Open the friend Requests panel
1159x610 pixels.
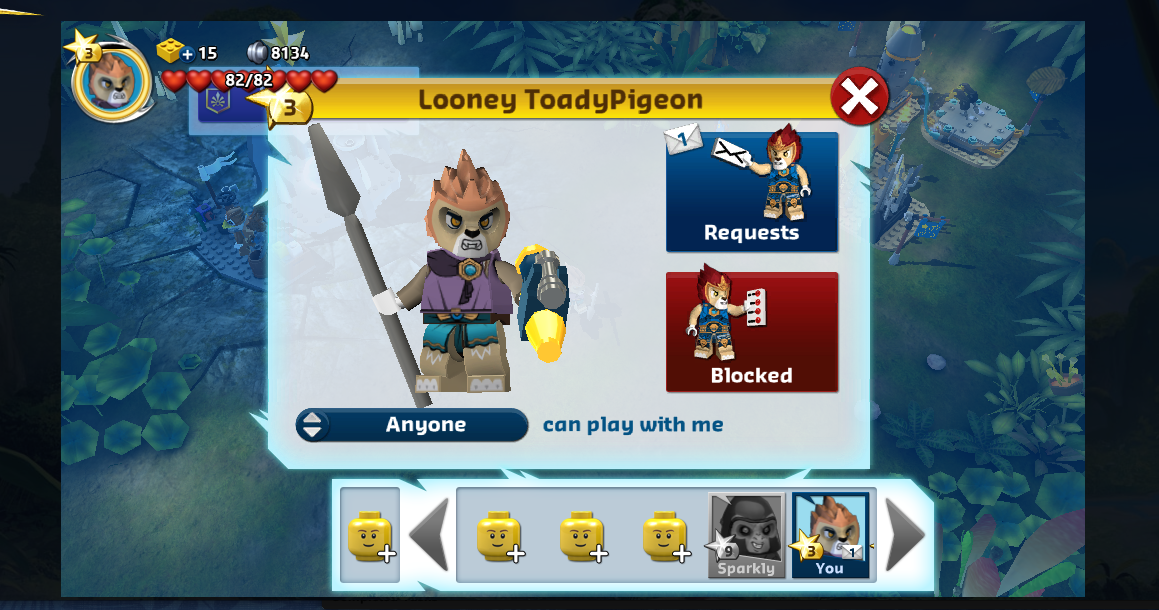tap(752, 191)
